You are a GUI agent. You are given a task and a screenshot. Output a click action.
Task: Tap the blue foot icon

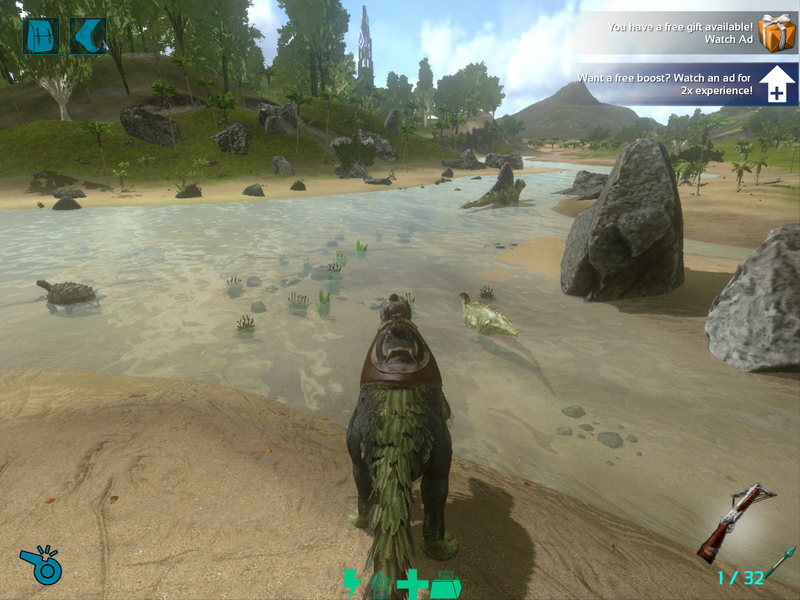point(89,36)
